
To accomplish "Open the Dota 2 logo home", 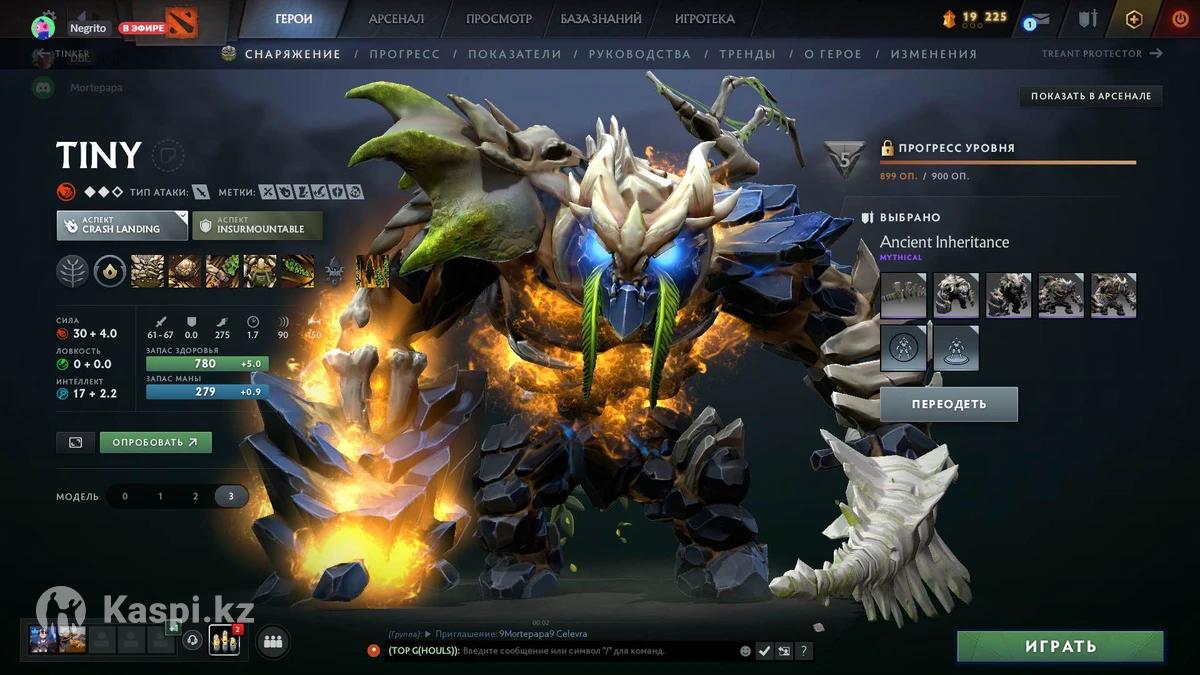I will coord(182,22).
